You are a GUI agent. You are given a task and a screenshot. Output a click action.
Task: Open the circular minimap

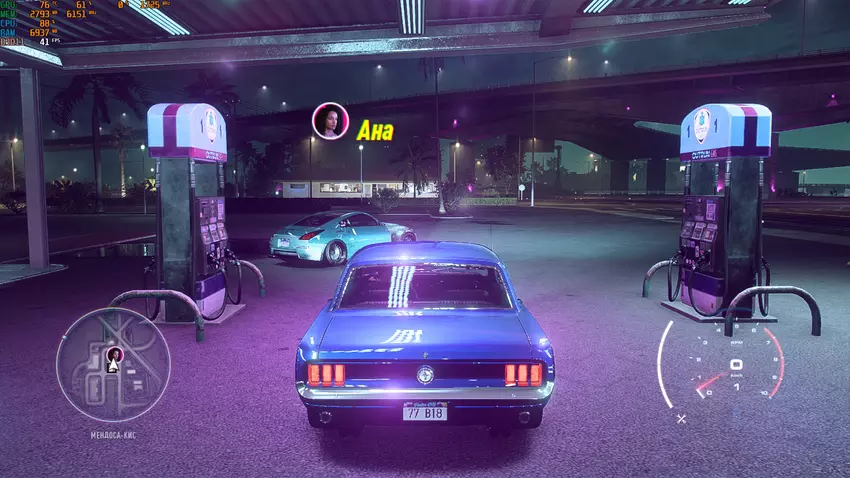tap(113, 364)
